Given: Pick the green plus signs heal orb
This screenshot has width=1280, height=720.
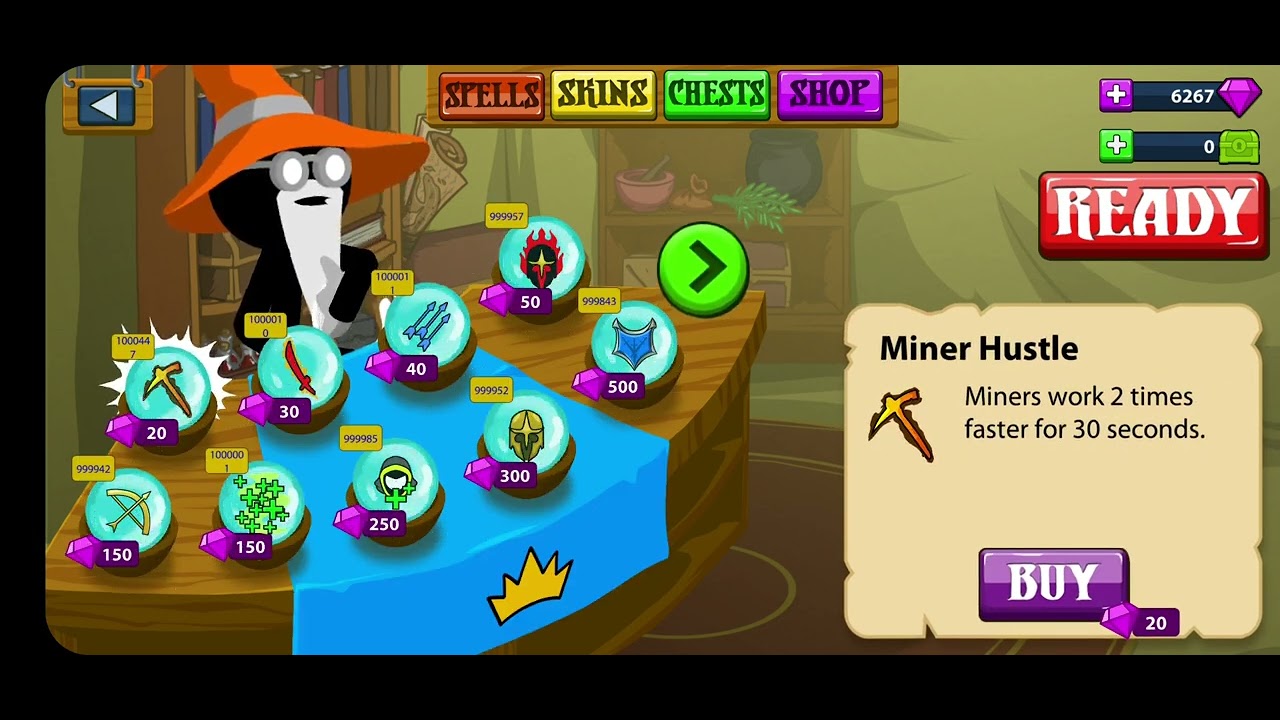Looking at the screenshot, I should [260, 503].
